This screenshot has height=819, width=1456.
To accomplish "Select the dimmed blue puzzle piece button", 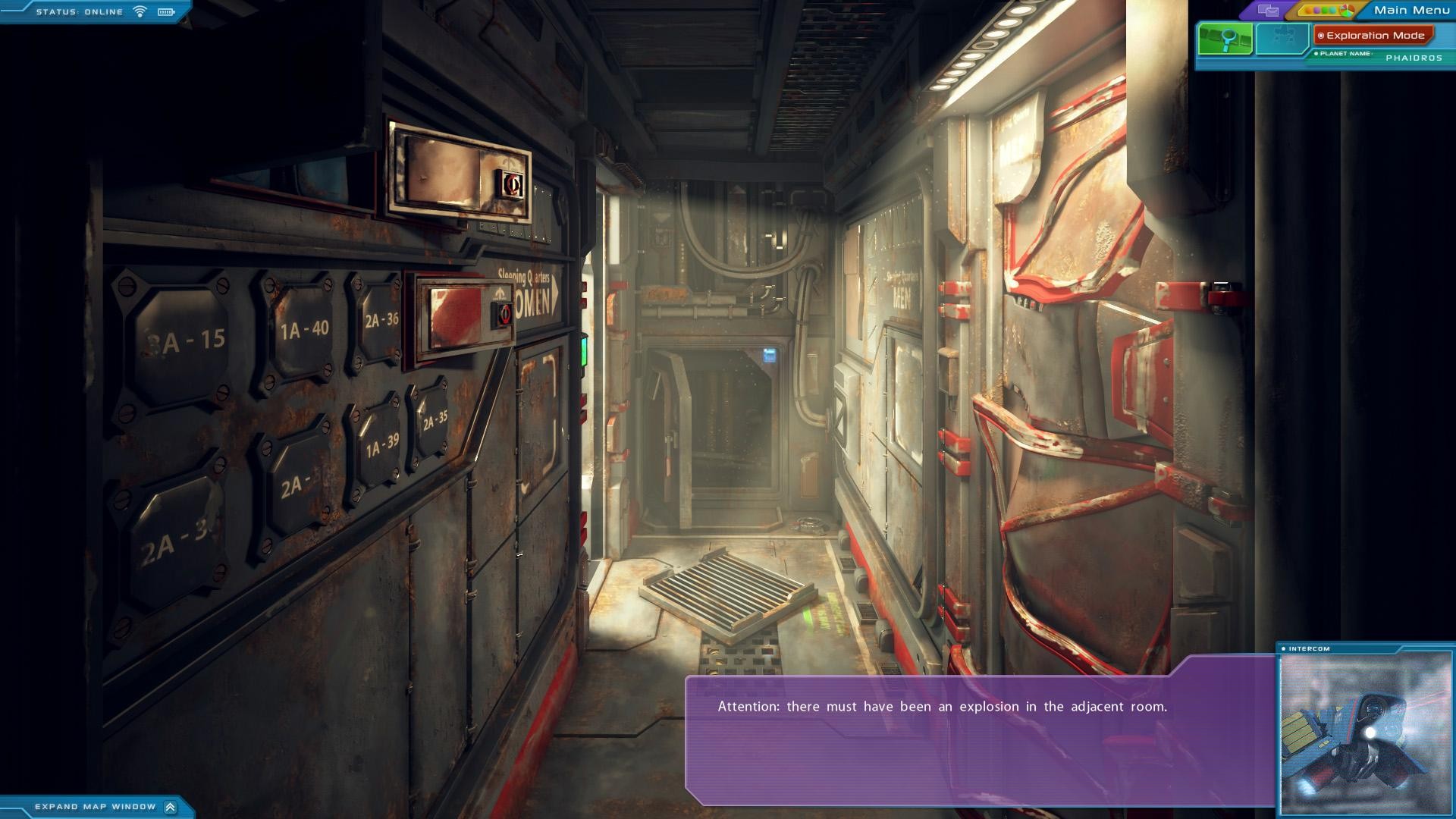I will [x=1282, y=39].
